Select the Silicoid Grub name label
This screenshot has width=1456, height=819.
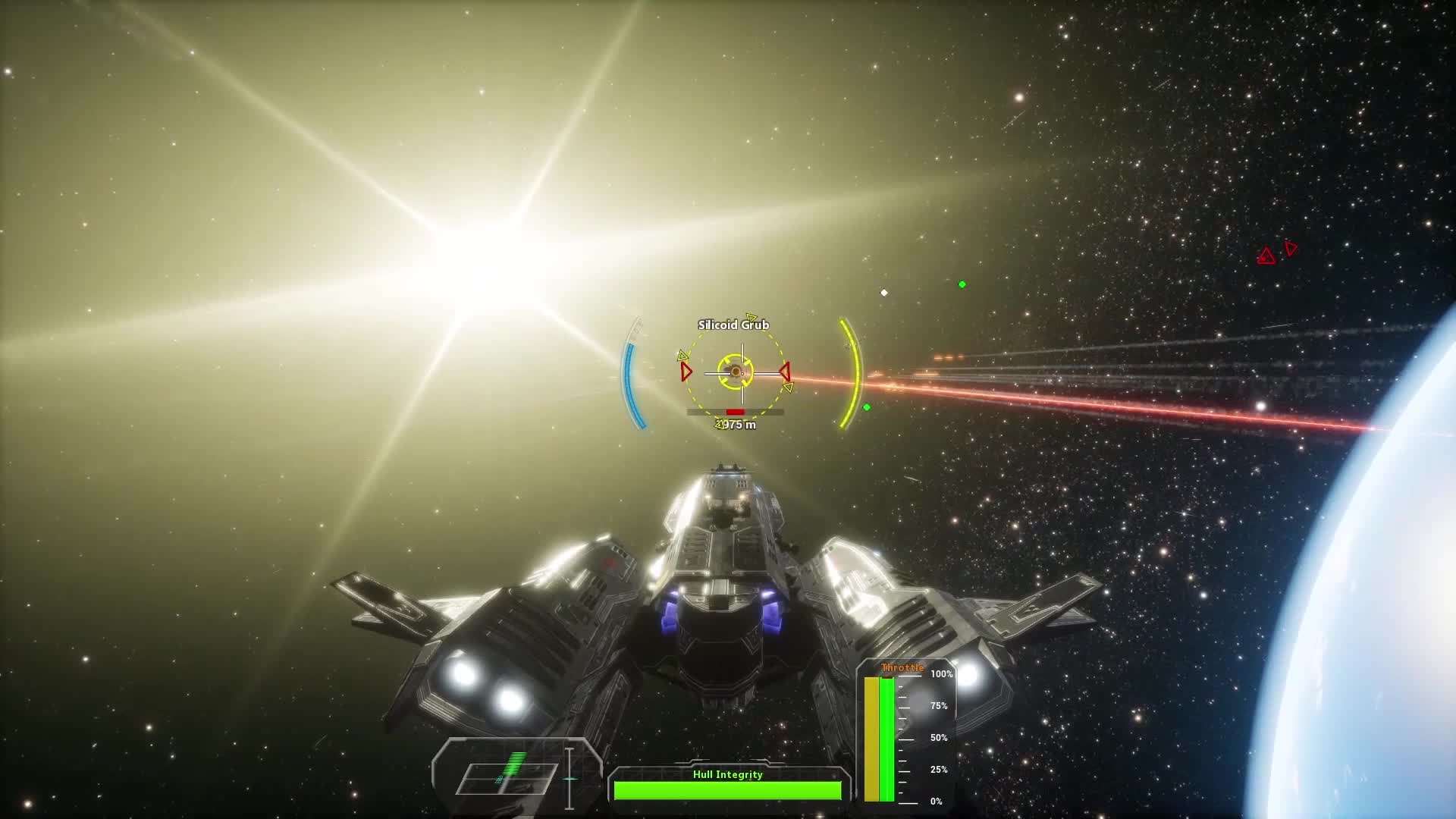click(733, 324)
